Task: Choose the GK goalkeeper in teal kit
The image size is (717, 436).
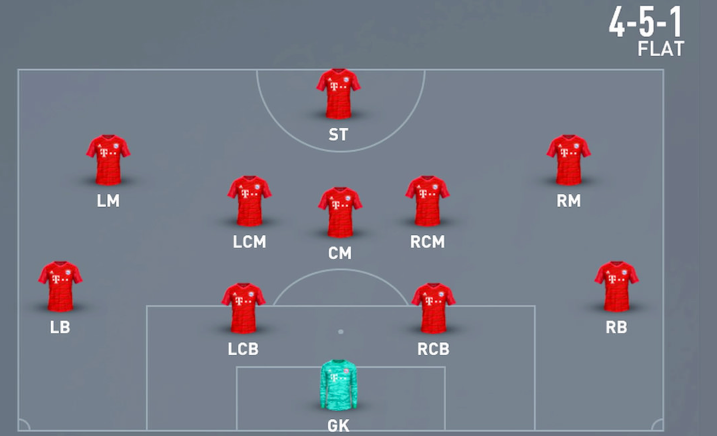Action: (x=339, y=385)
